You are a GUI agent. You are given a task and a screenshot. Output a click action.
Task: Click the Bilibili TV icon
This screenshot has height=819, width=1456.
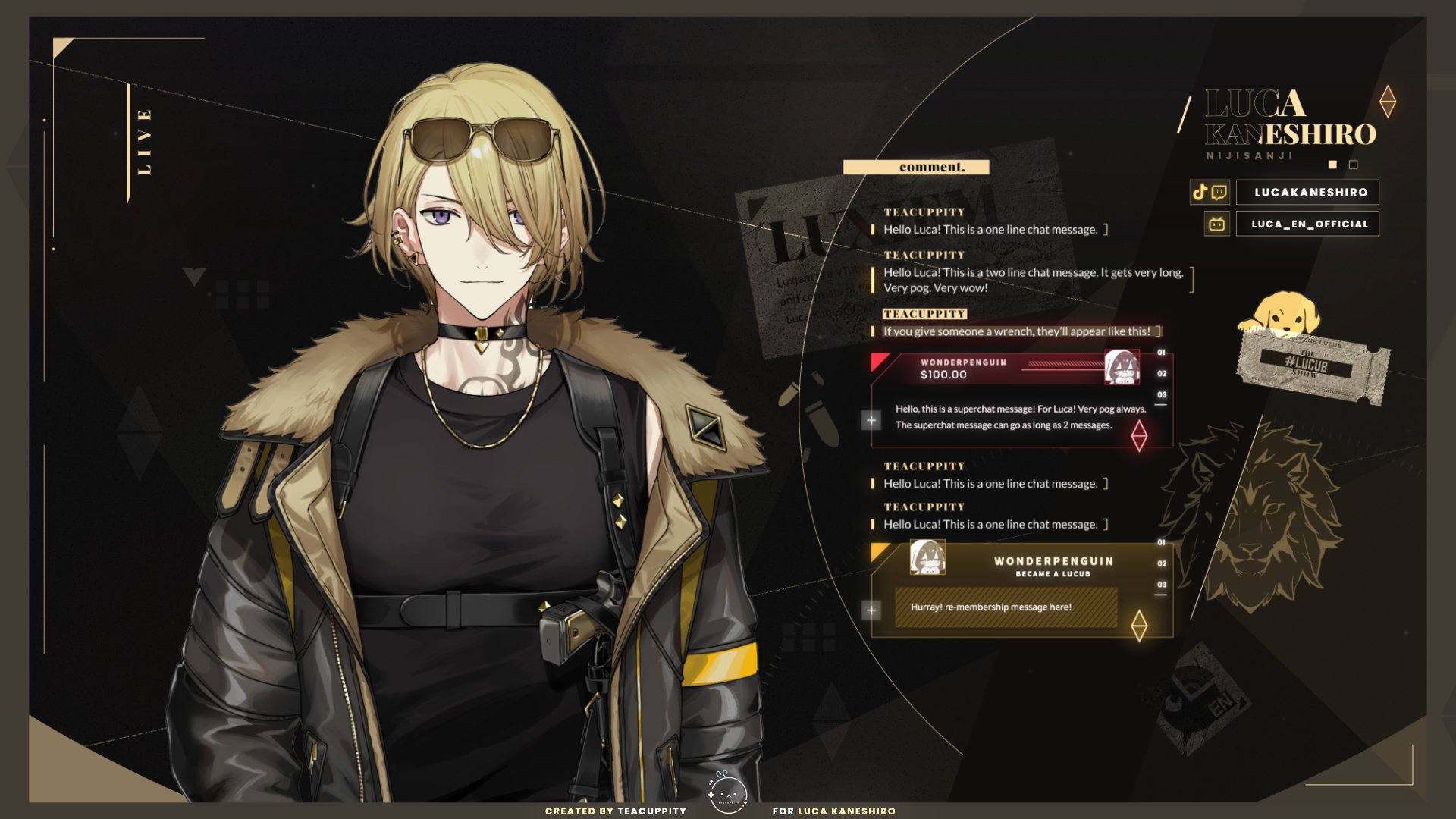1217,224
